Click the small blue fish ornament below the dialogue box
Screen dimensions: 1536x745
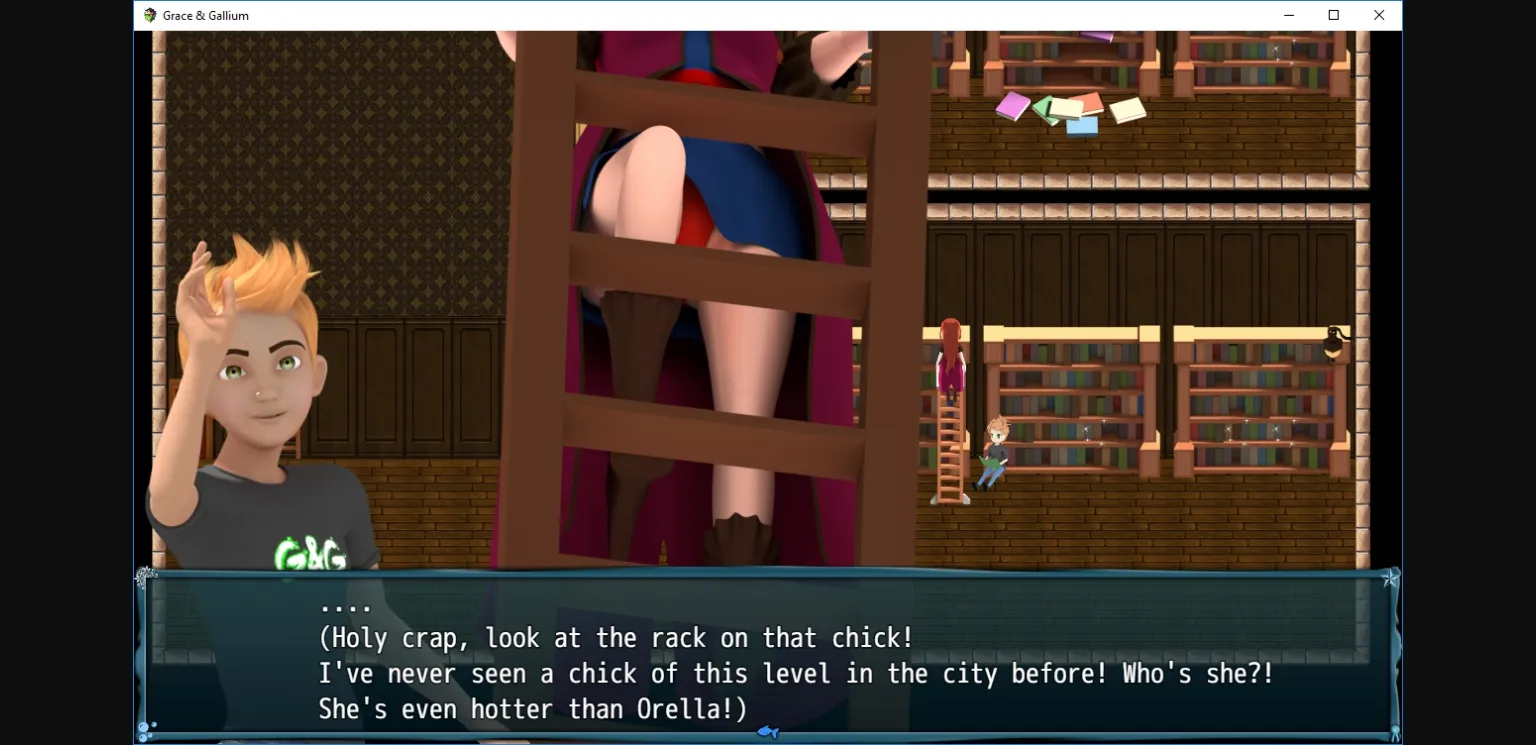click(768, 733)
